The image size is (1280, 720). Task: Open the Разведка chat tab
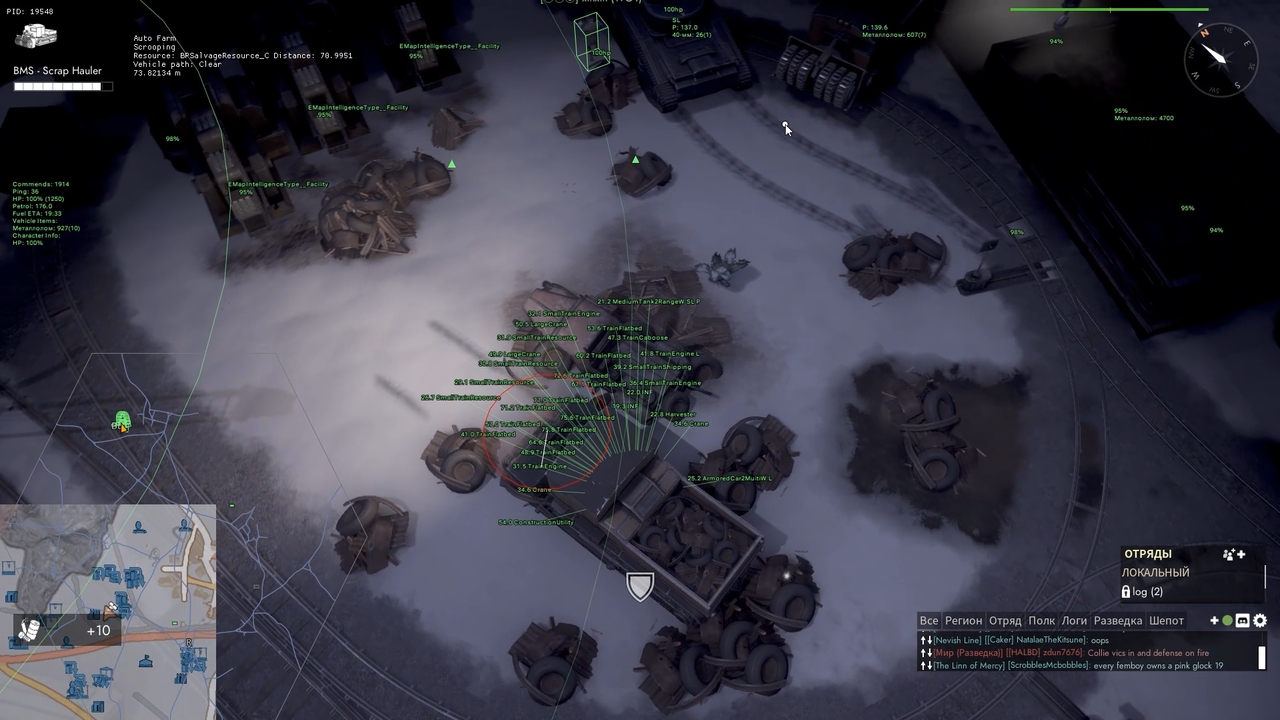(1119, 620)
